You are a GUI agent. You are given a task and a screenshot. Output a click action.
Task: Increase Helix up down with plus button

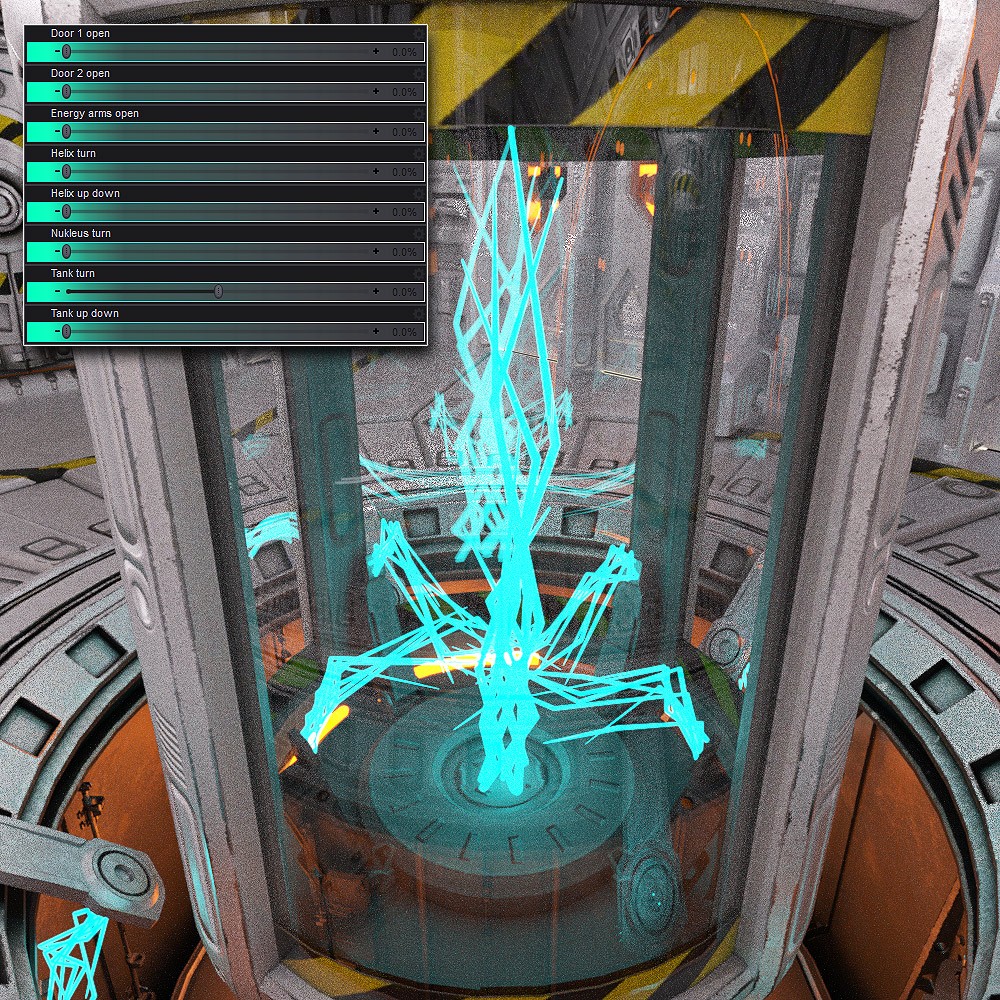(x=376, y=211)
